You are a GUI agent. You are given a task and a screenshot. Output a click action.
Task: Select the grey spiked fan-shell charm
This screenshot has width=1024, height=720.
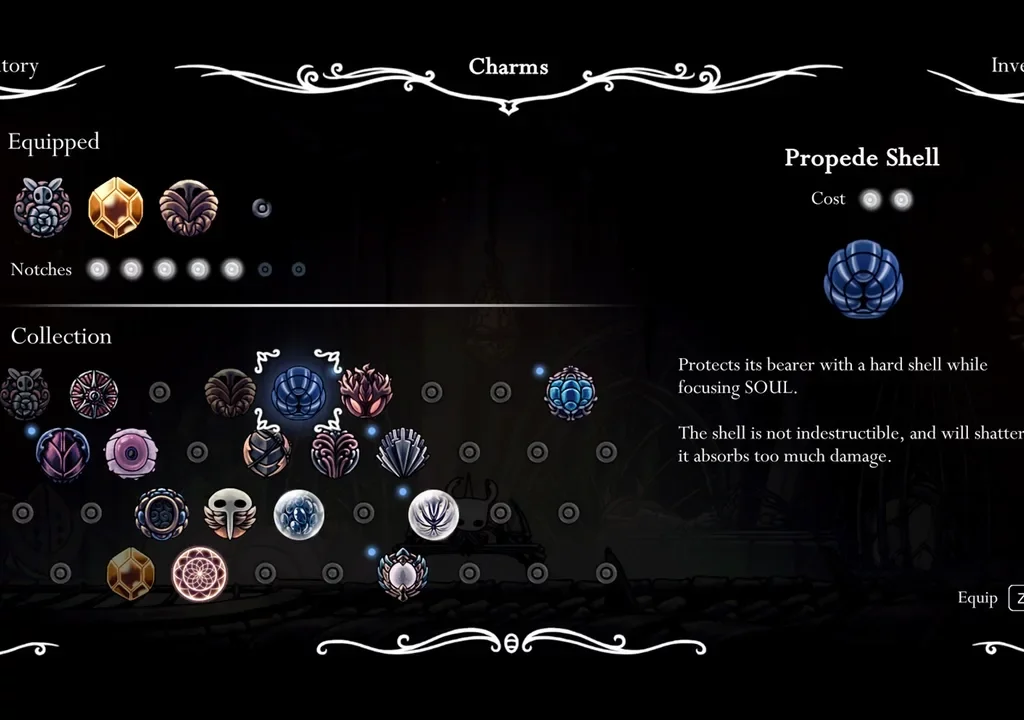pos(402,453)
